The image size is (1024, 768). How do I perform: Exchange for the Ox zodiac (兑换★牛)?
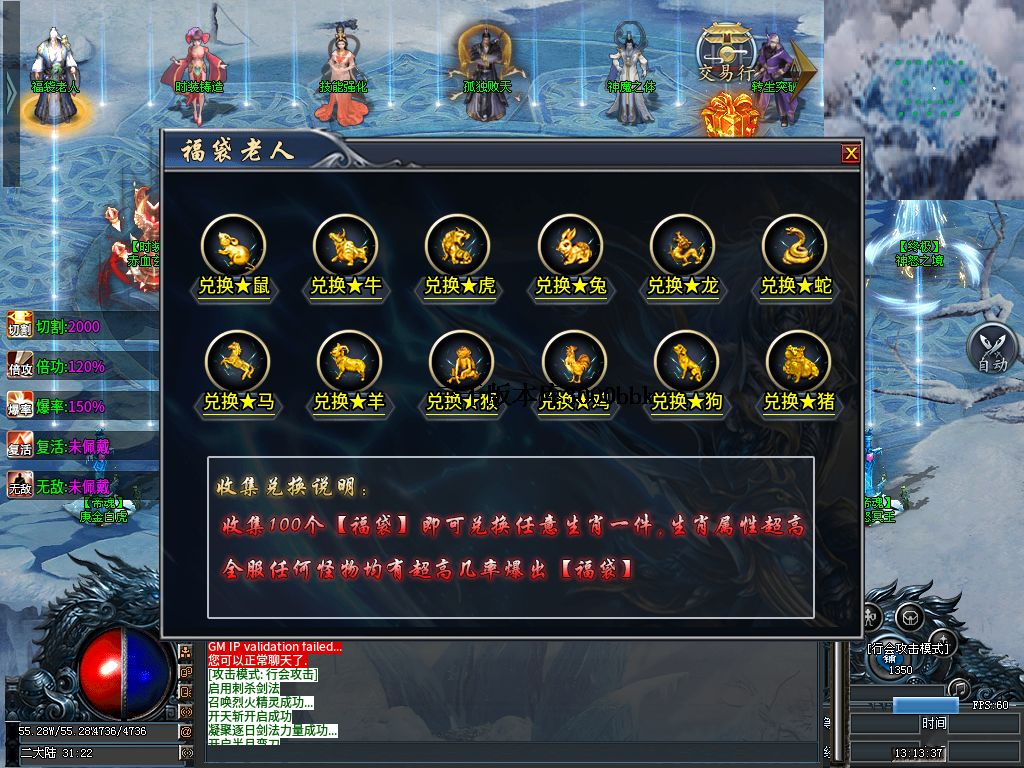tap(345, 246)
